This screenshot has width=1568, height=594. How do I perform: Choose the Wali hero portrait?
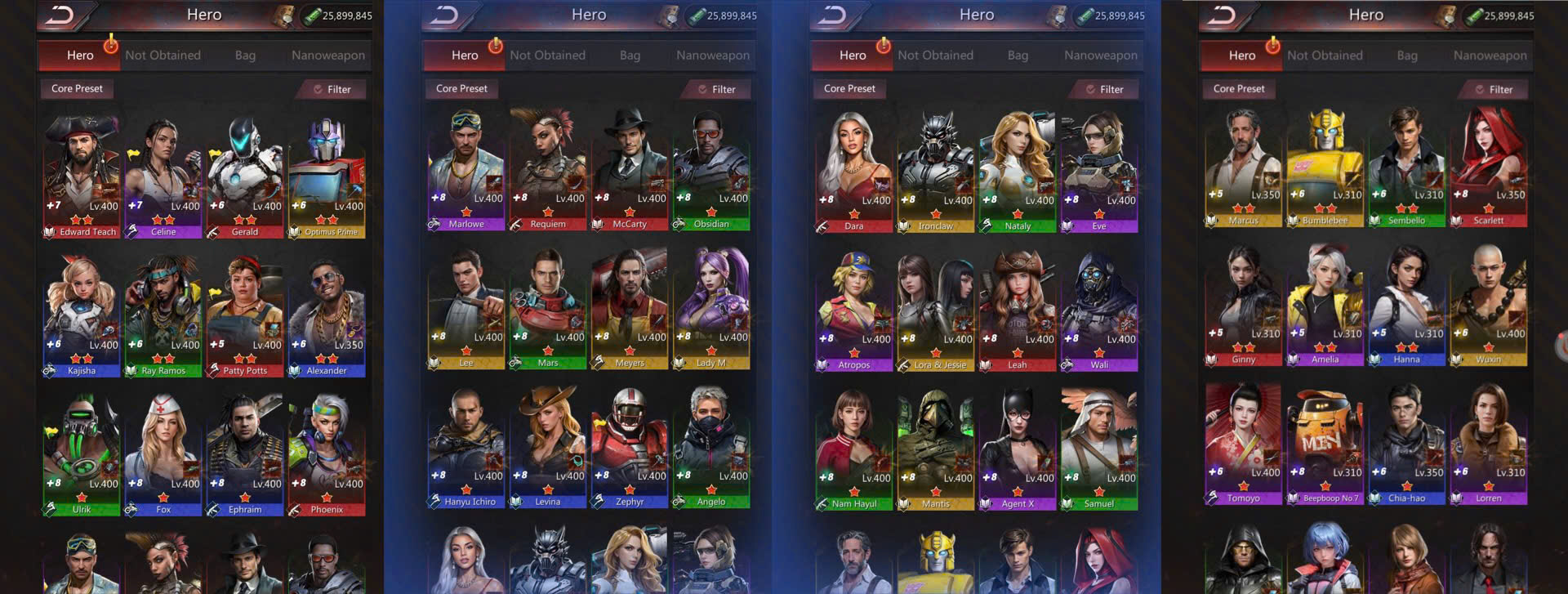coord(1099,306)
